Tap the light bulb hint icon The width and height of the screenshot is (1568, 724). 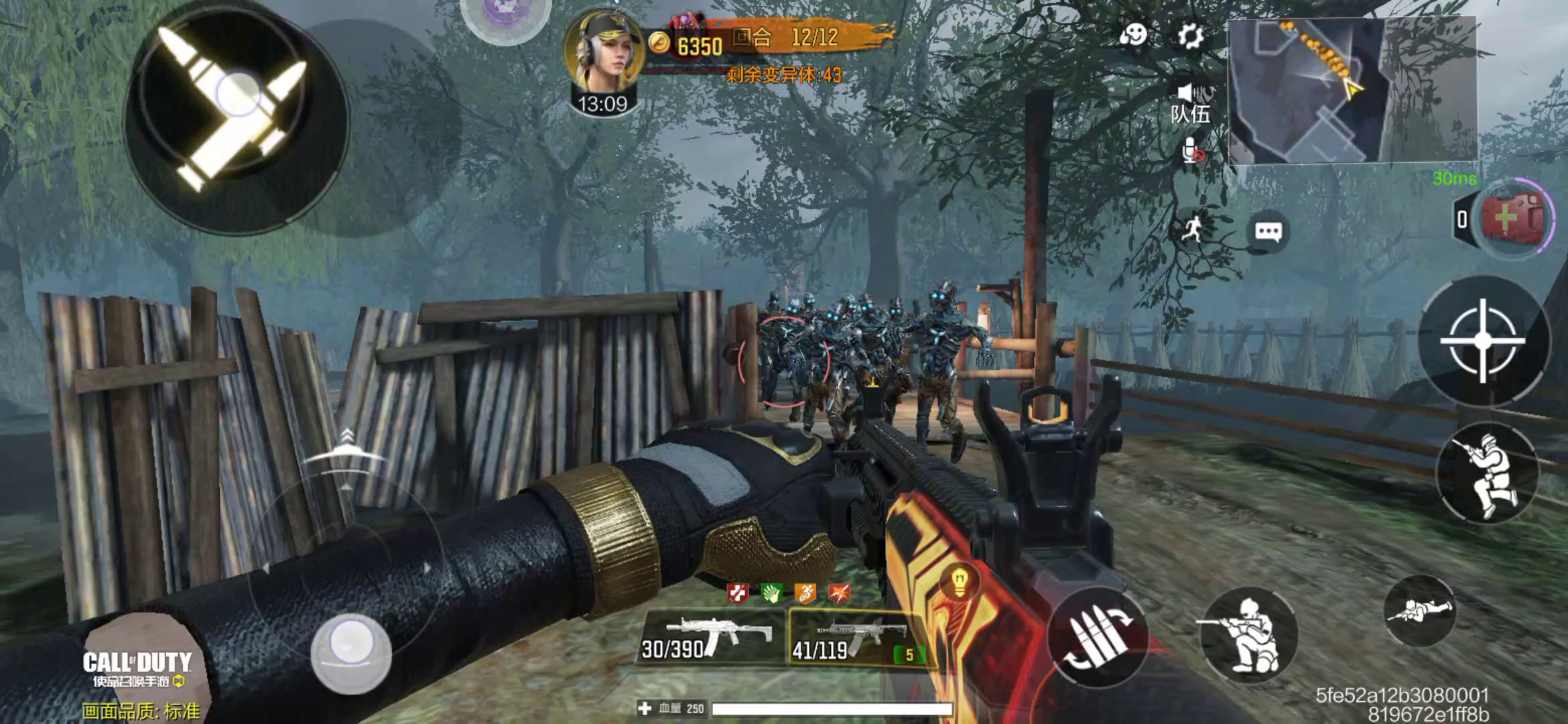[x=959, y=581]
